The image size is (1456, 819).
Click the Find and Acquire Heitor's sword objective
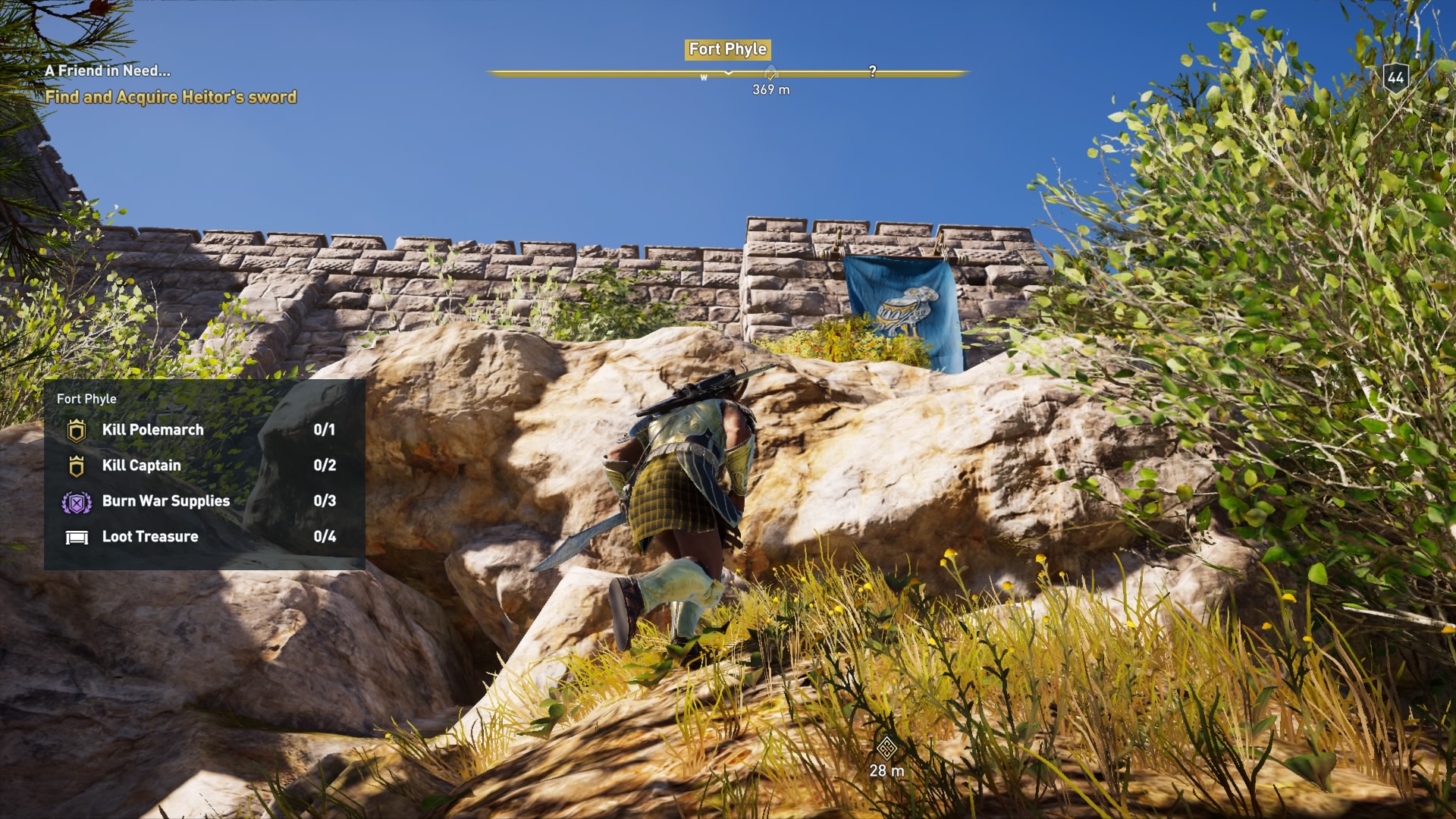172,97
